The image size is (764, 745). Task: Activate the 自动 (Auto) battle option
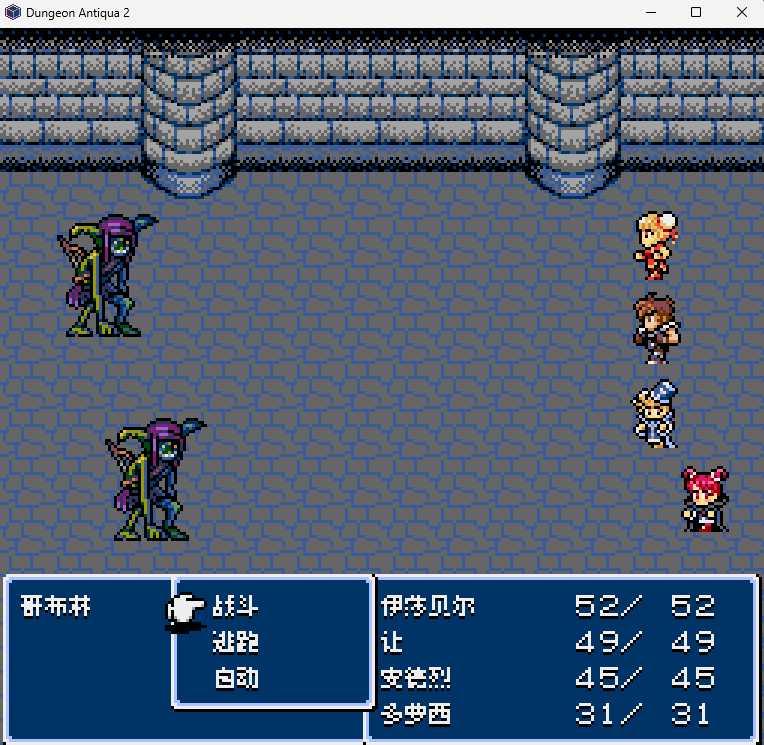pyautogui.click(x=236, y=678)
